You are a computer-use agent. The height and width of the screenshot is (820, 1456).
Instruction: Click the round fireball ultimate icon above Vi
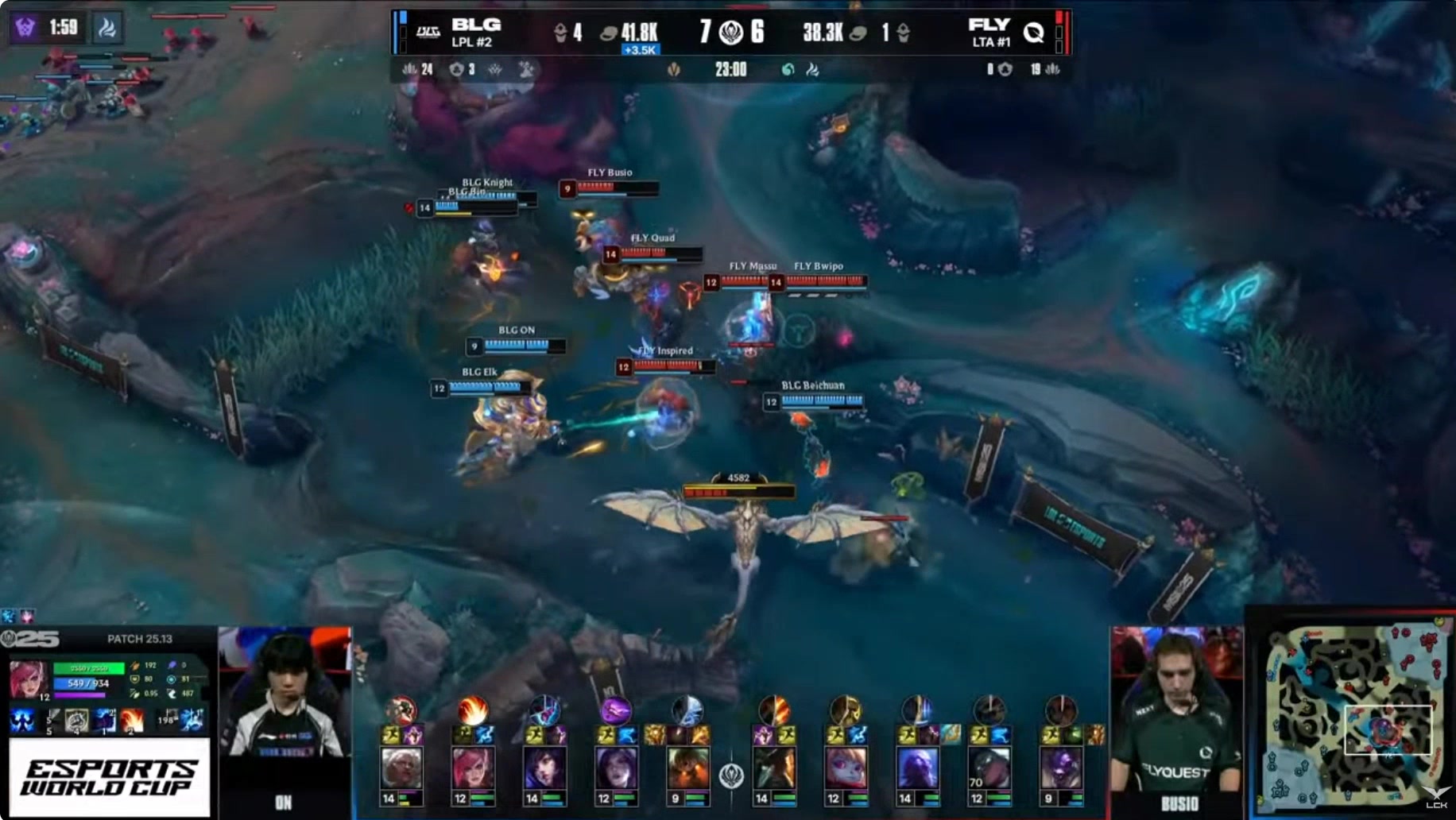[x=473, y=709]
